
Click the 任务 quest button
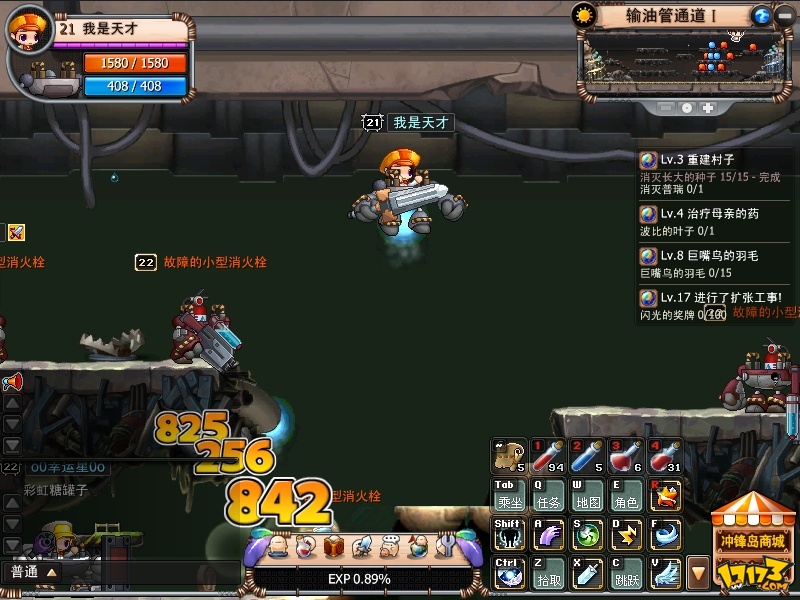(547, 495)
